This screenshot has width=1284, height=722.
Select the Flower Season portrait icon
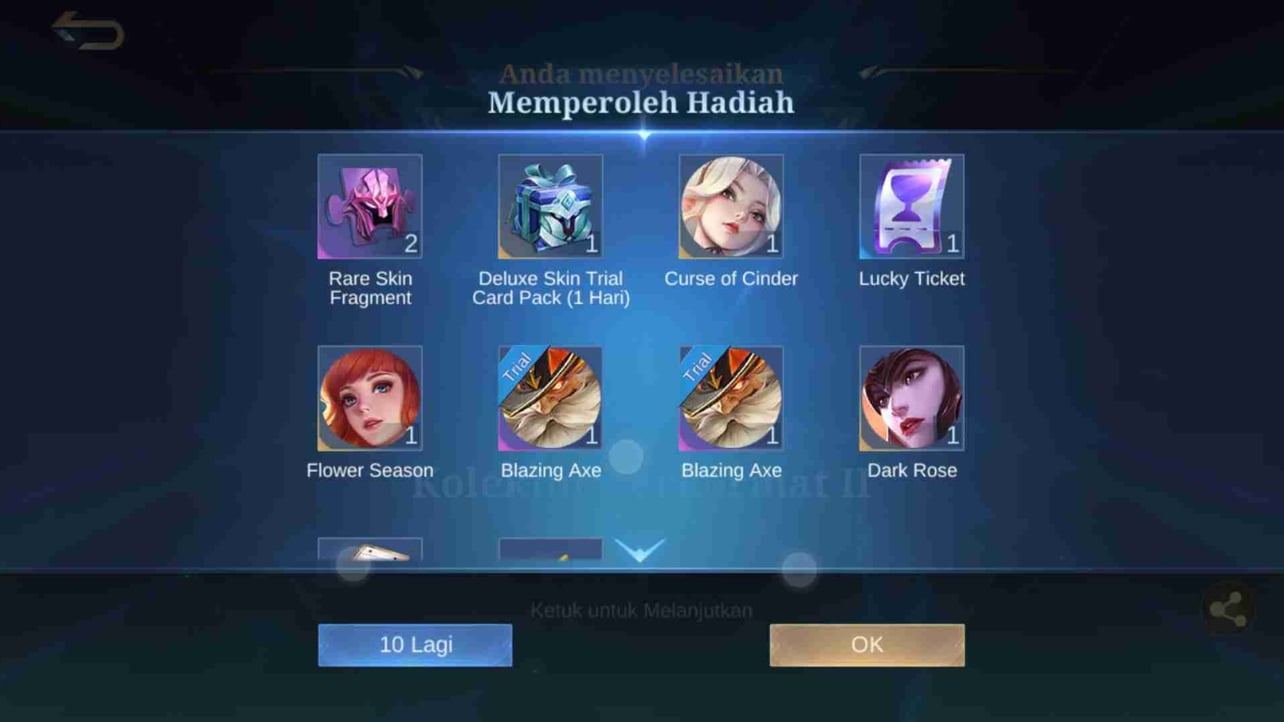[369, 397]
